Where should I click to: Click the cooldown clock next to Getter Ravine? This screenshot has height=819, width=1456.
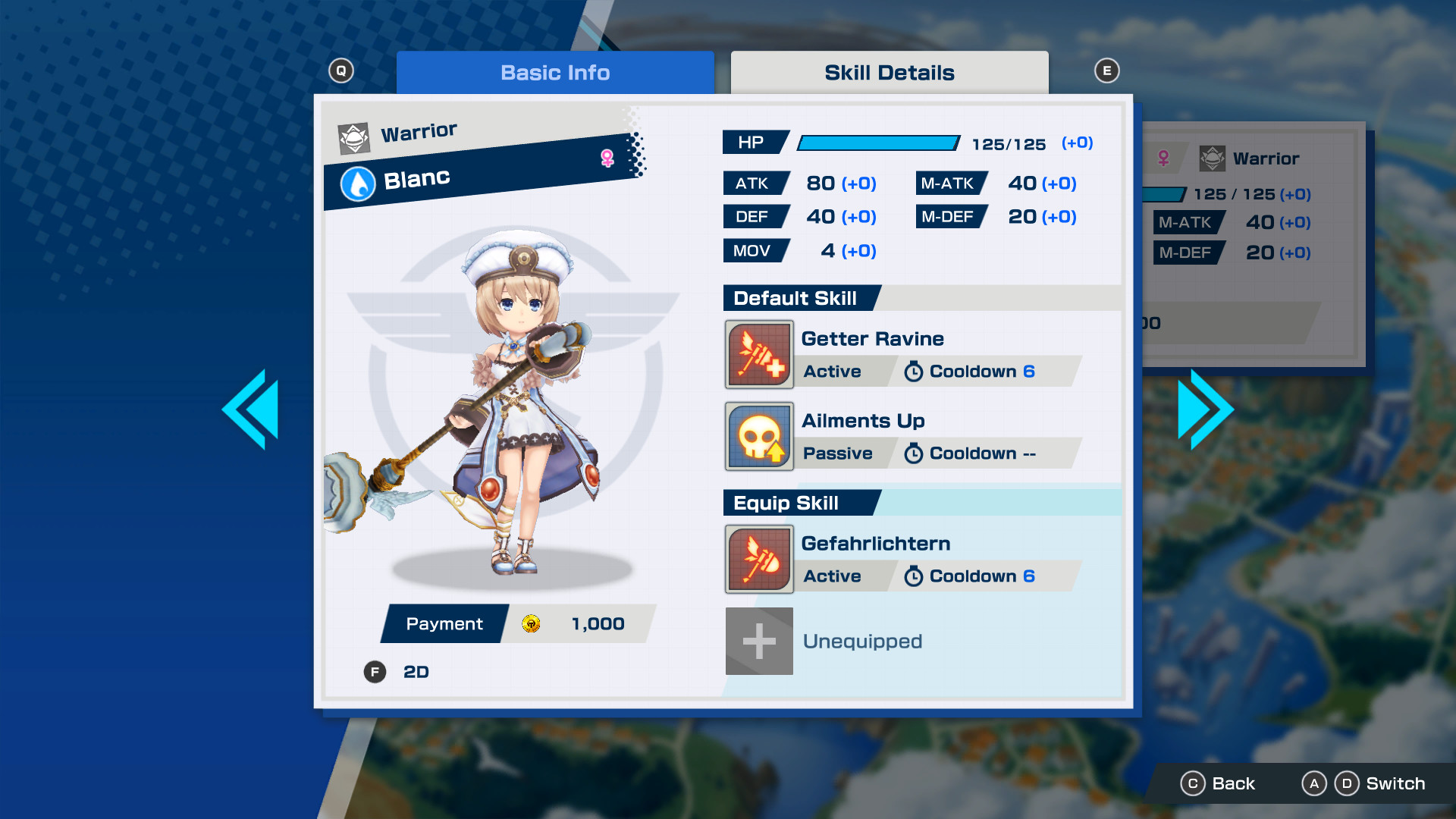[x=913, y=372]
